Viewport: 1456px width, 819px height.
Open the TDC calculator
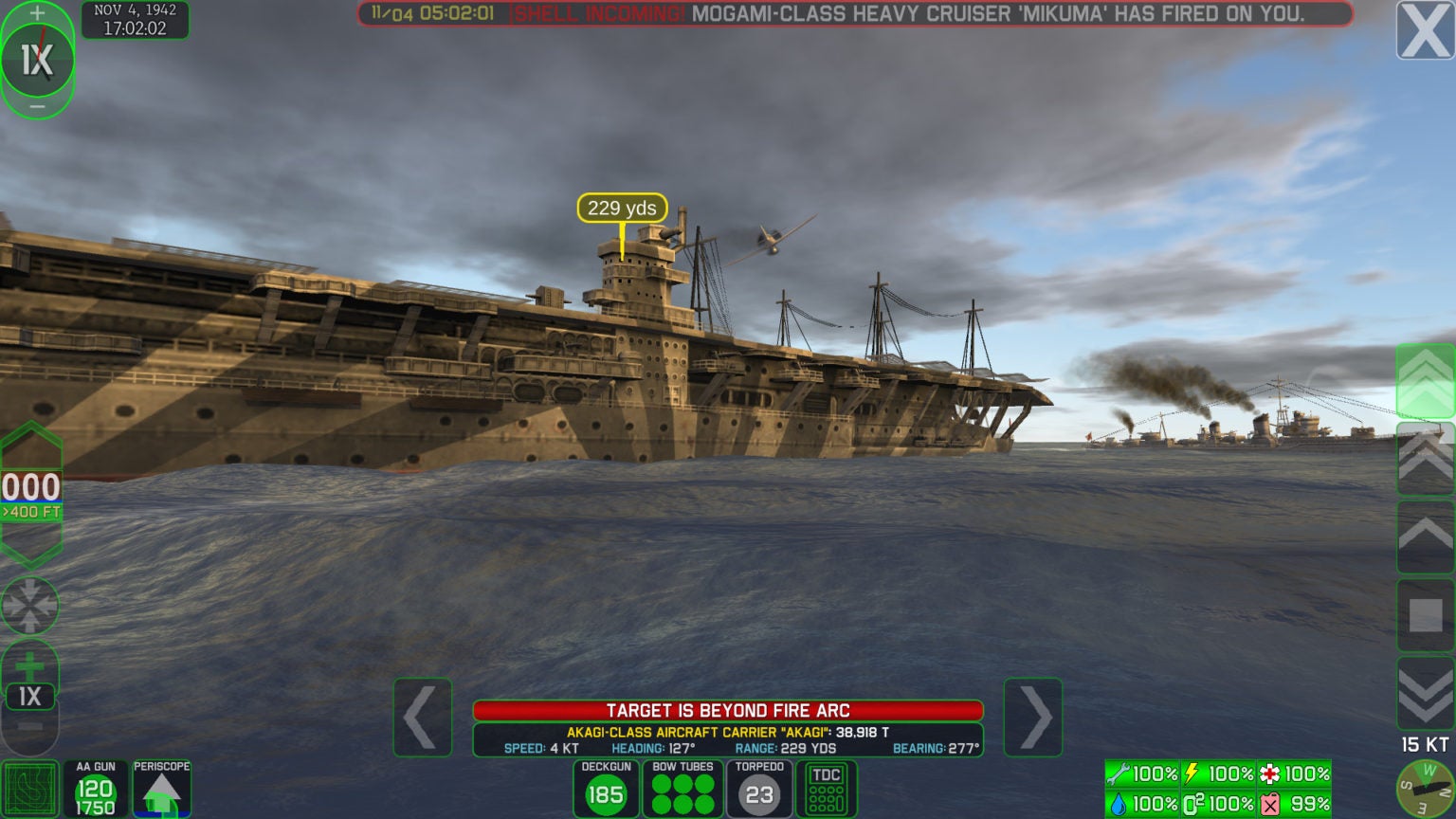point(826,789)
